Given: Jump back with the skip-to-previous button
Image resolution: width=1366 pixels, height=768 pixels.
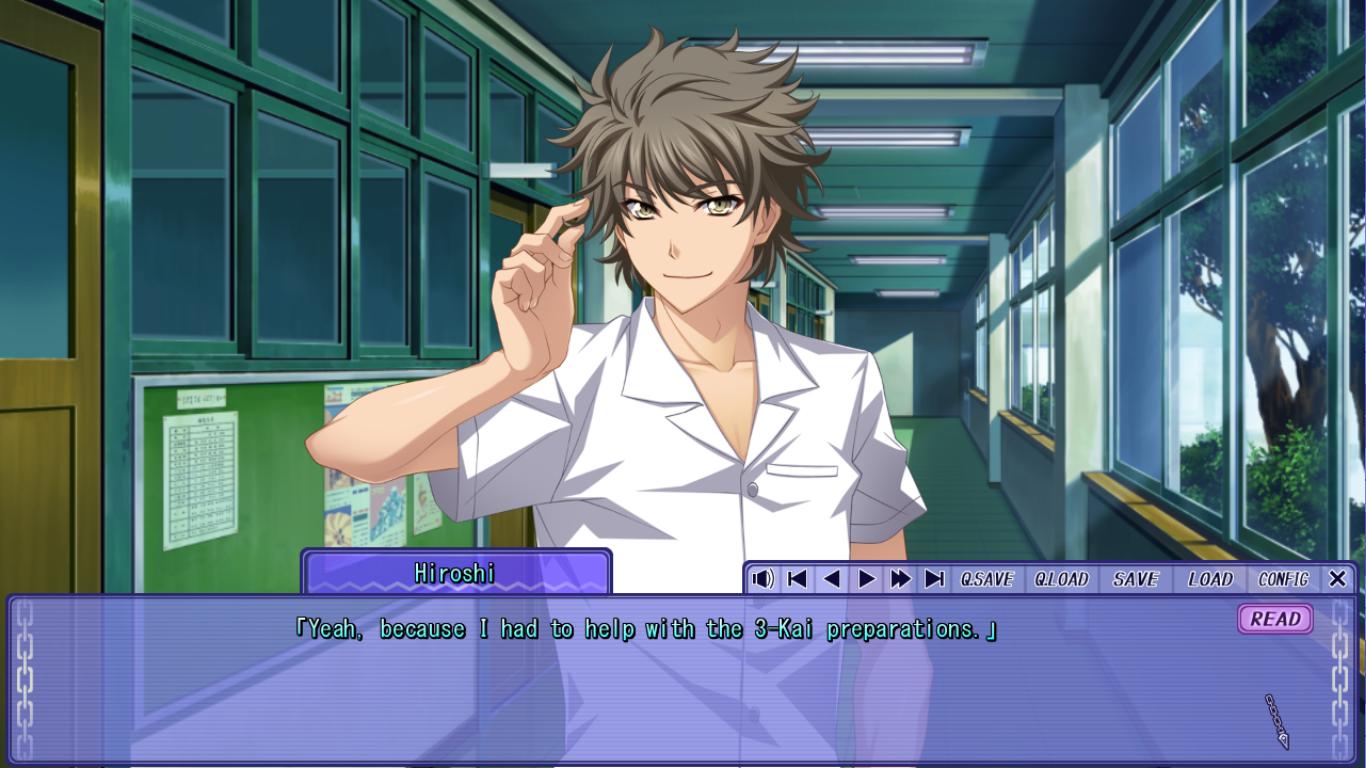Looking at the screenshot, I should (797, 579).
